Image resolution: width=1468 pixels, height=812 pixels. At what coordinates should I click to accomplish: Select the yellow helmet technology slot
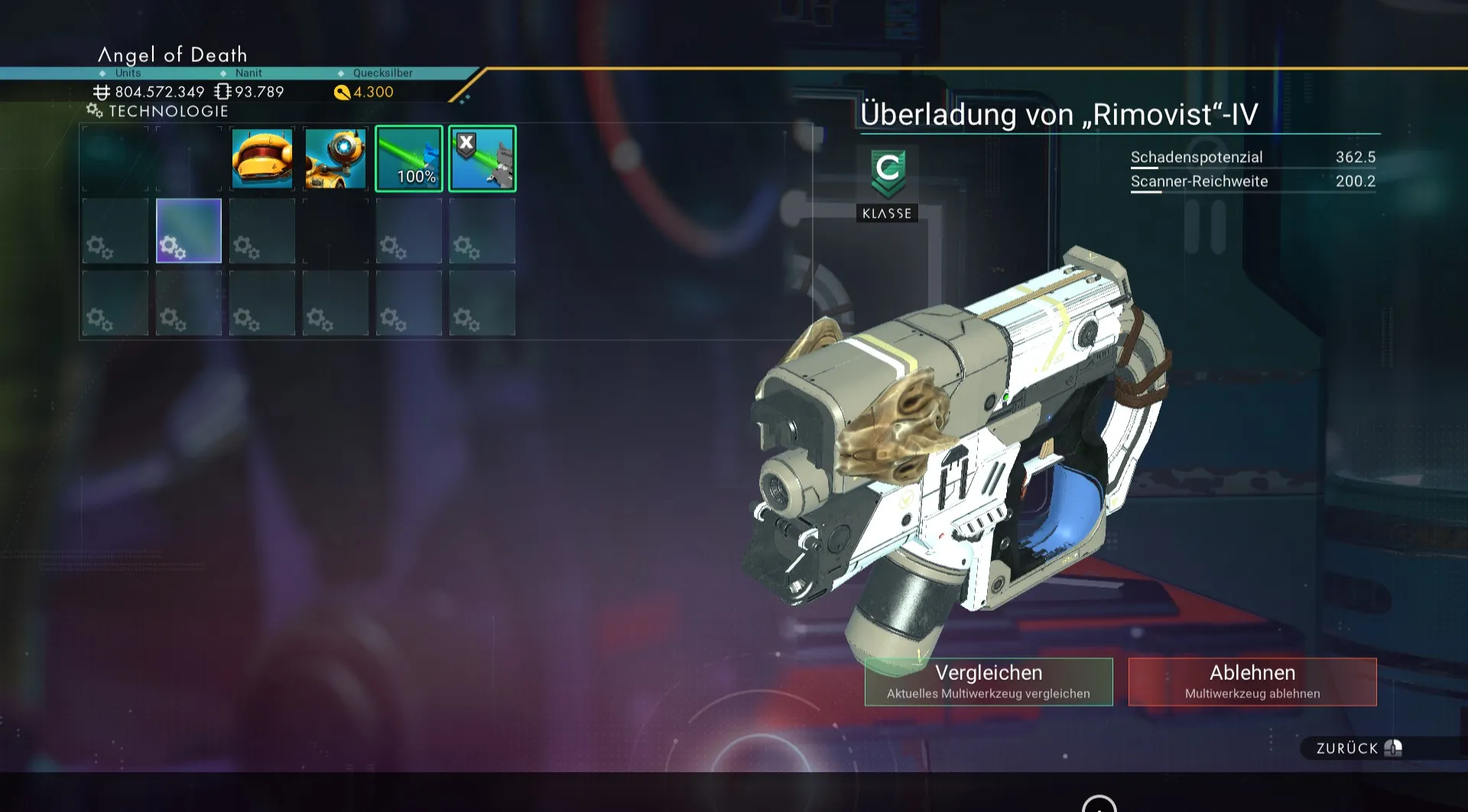262,158
